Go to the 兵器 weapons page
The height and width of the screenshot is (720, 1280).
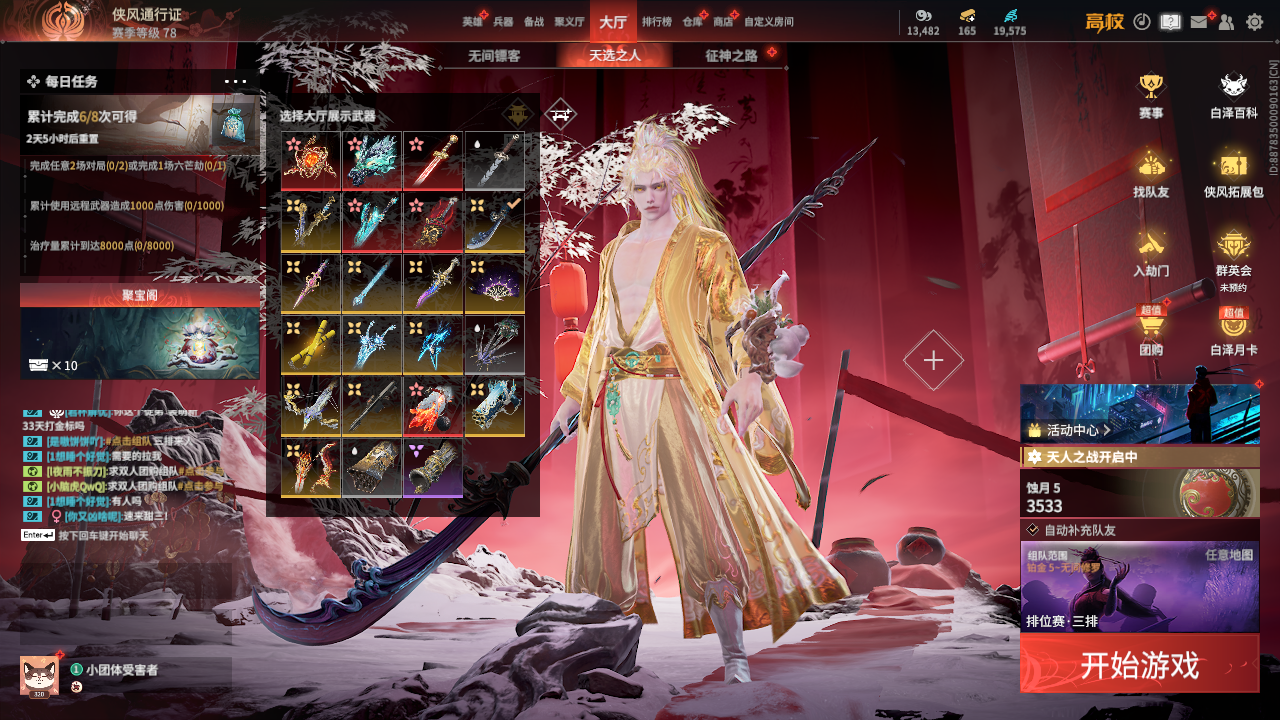(x=503, y=22)
